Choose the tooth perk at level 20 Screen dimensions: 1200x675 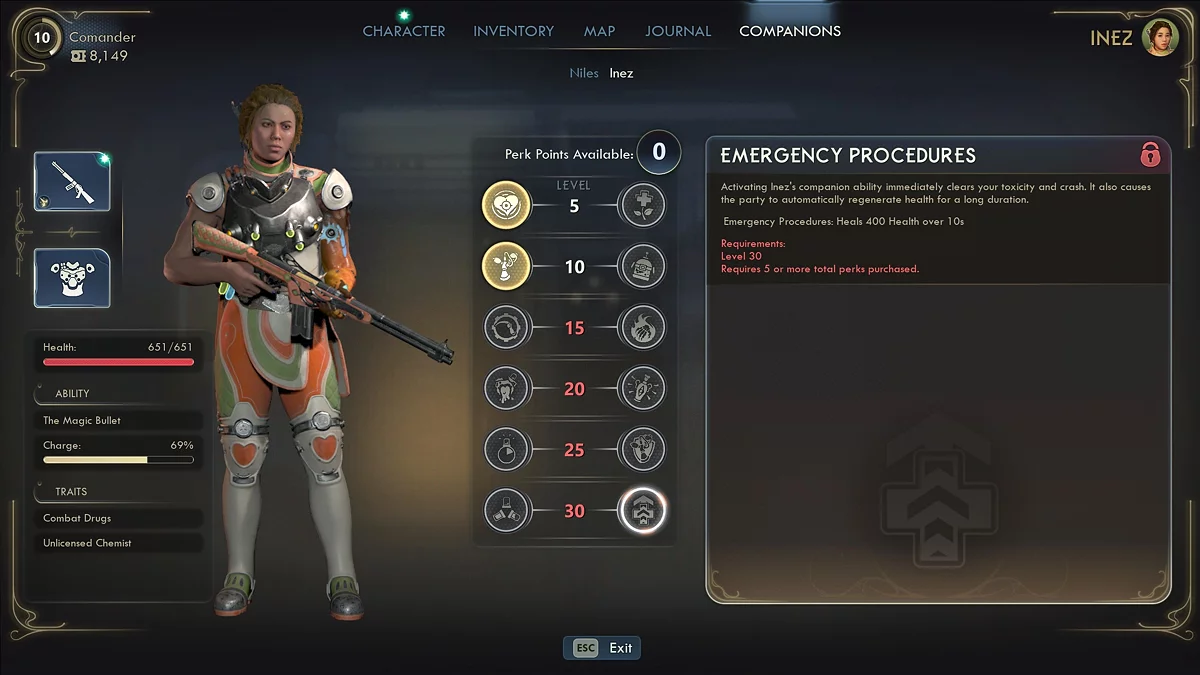coord(506,389)
